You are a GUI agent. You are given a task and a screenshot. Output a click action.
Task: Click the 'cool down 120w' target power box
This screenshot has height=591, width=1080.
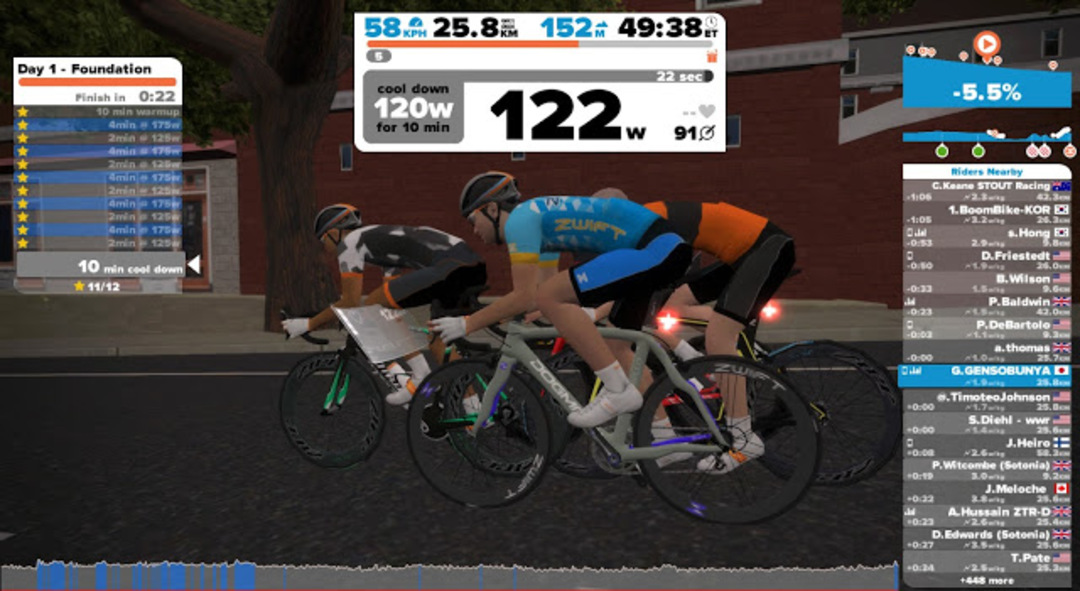click(x=412, y=108)
